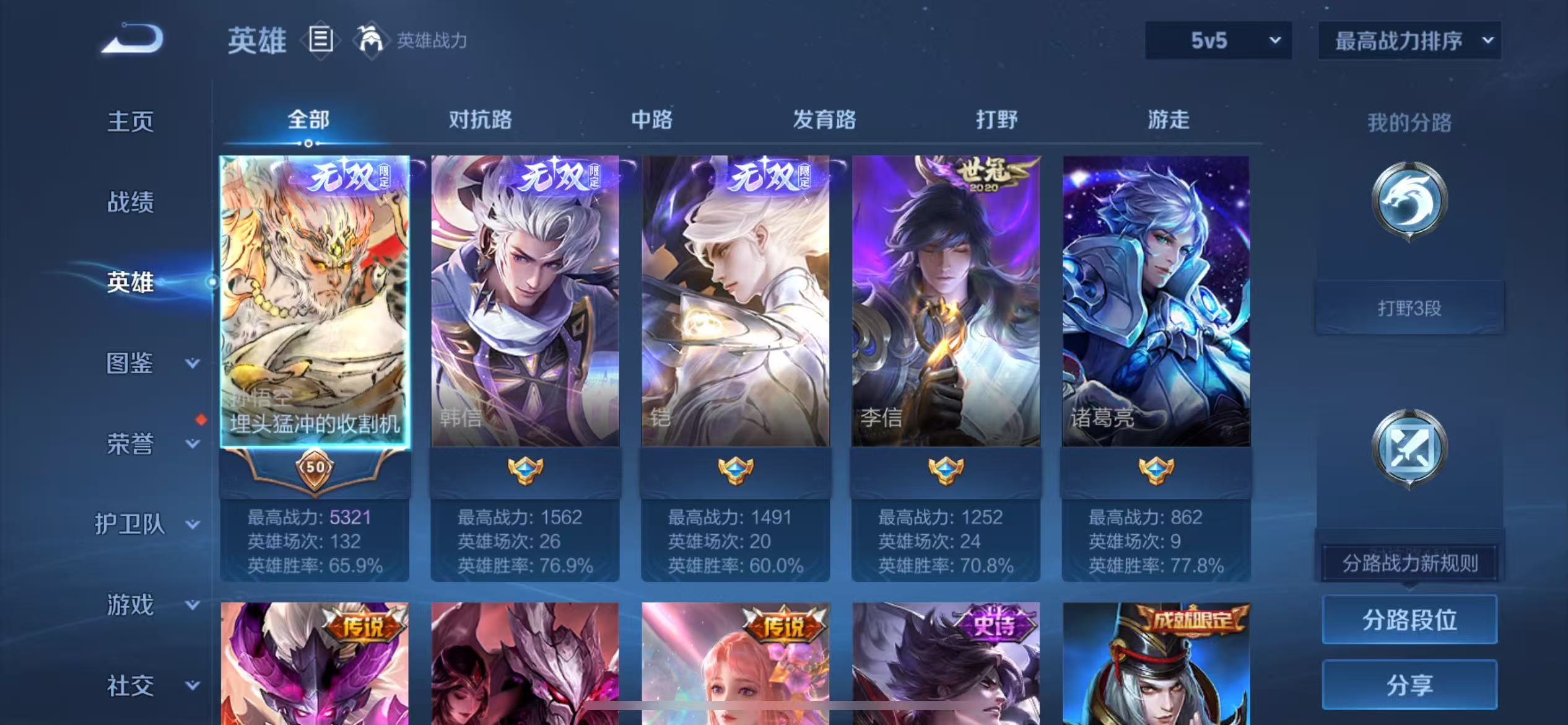Click Sun Wukong's level 50 mastery badge
Screen dimensions: 1568x725
click(316, 471)
